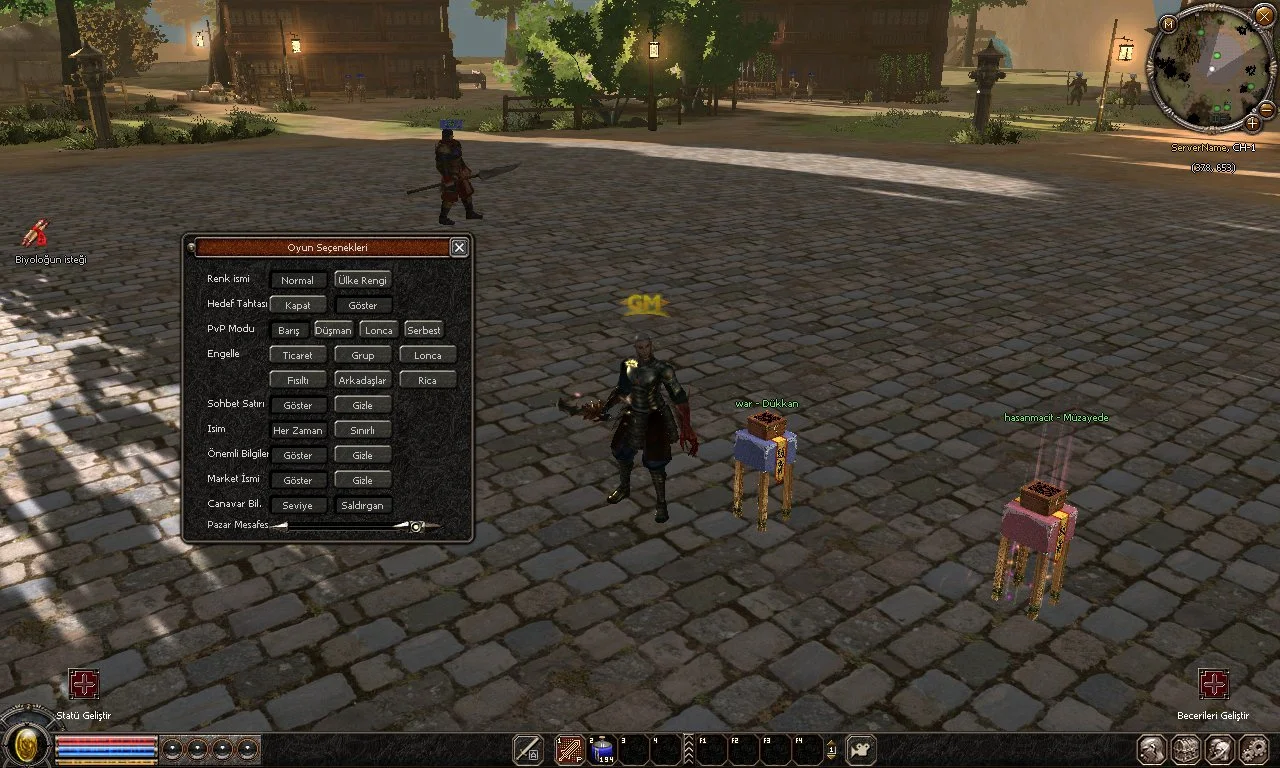Choose Kapat for Hedef Tahtası
This screenshot has width=1280, height=768.
[297, 306]
